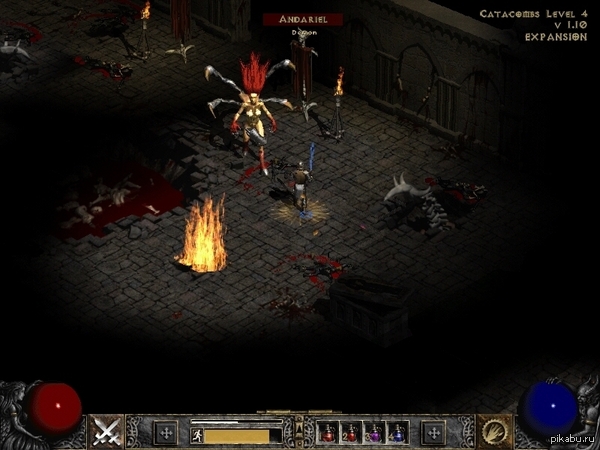Screen dimensions: 600x450
Task: Open the right-hand skill selection icon
Action: [493, 430]
